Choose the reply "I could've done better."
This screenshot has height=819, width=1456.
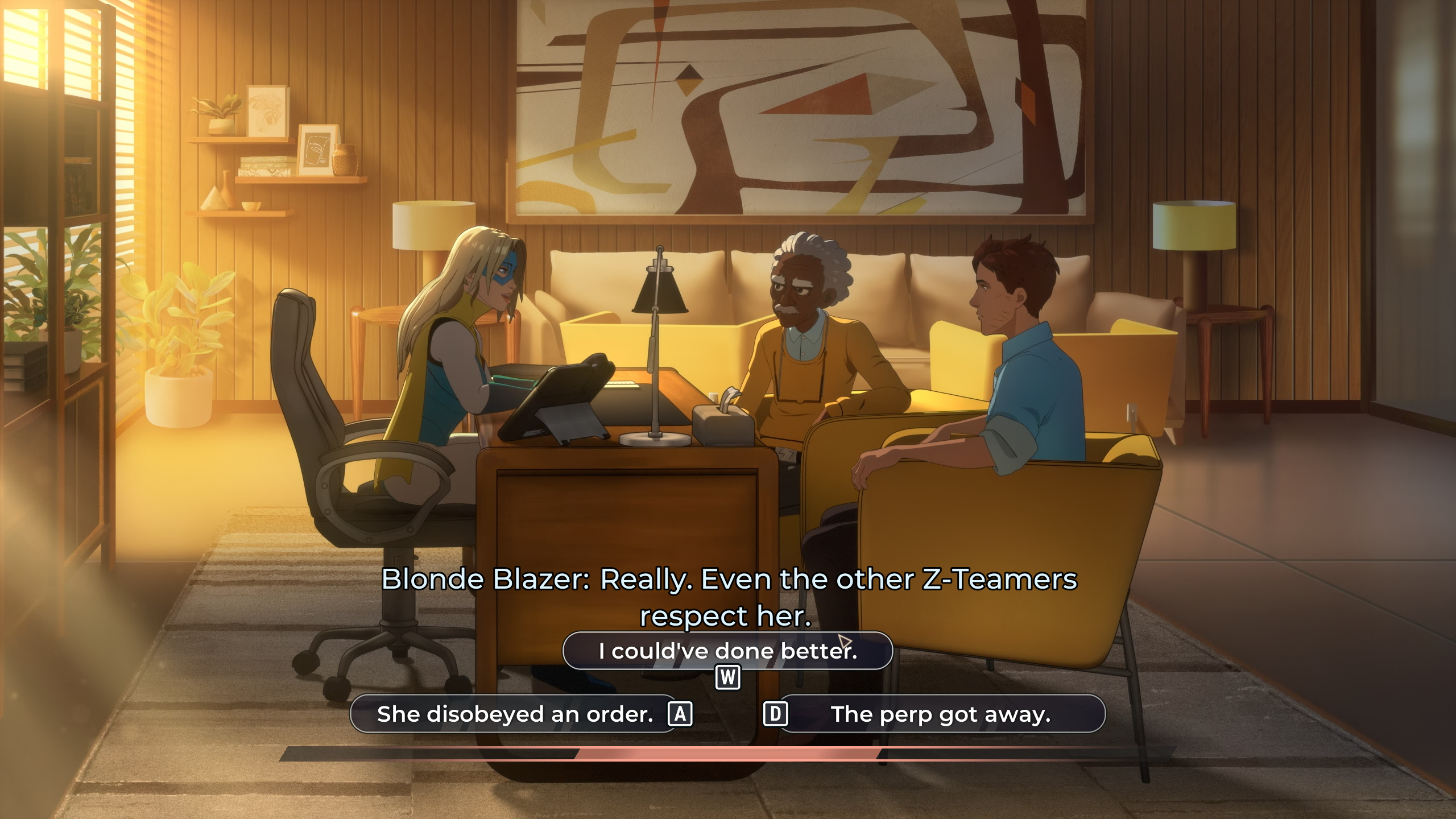point(727,651)
